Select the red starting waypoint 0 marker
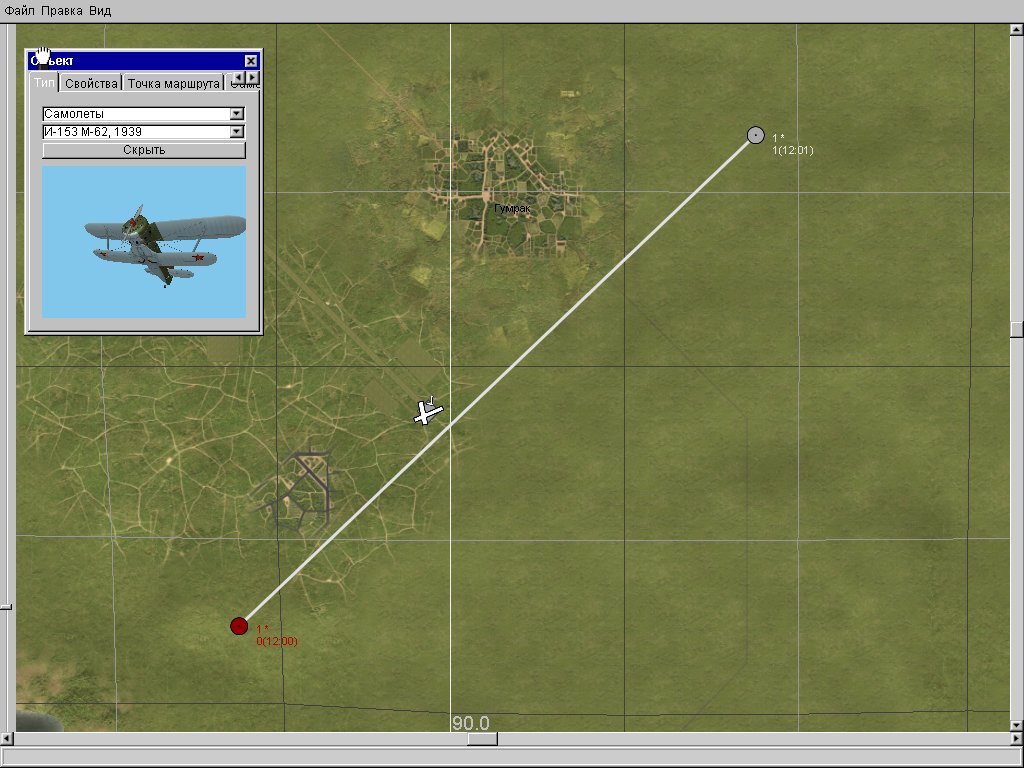The height and width of the screenshot is (768, 1024). tap(239, 626)
